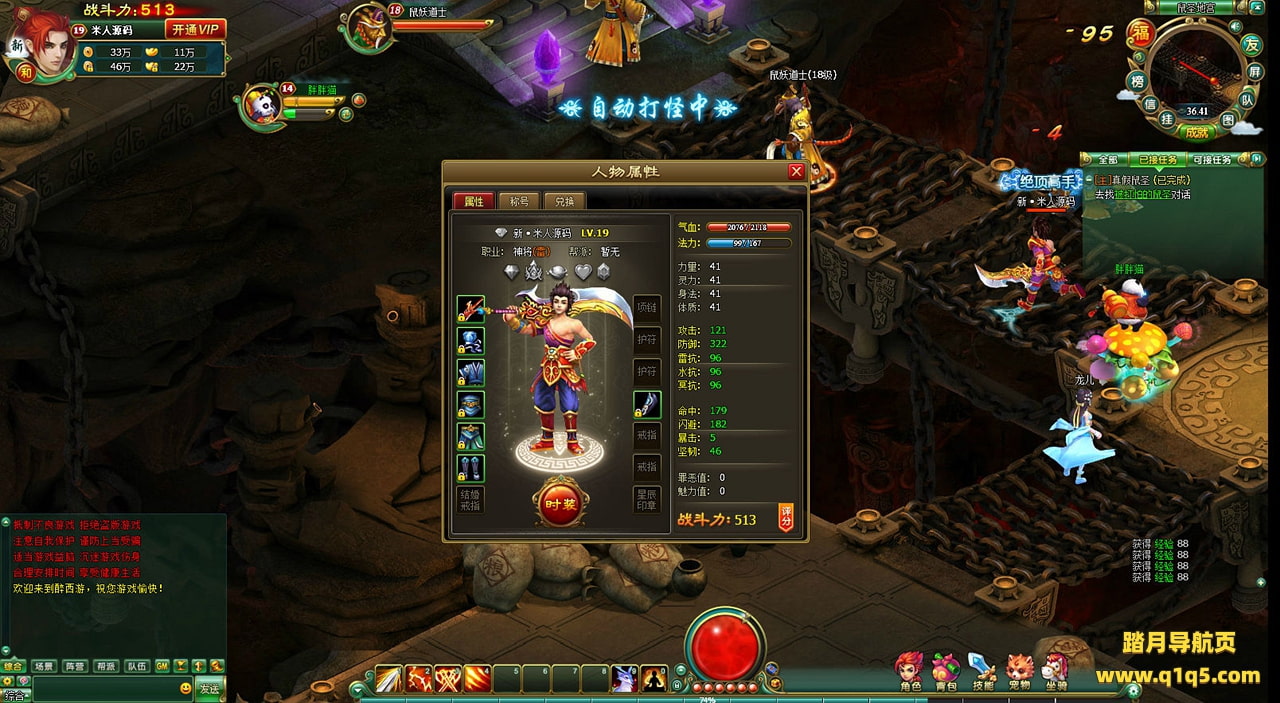Open the 角色 character menu icon

tap(909, 670)
